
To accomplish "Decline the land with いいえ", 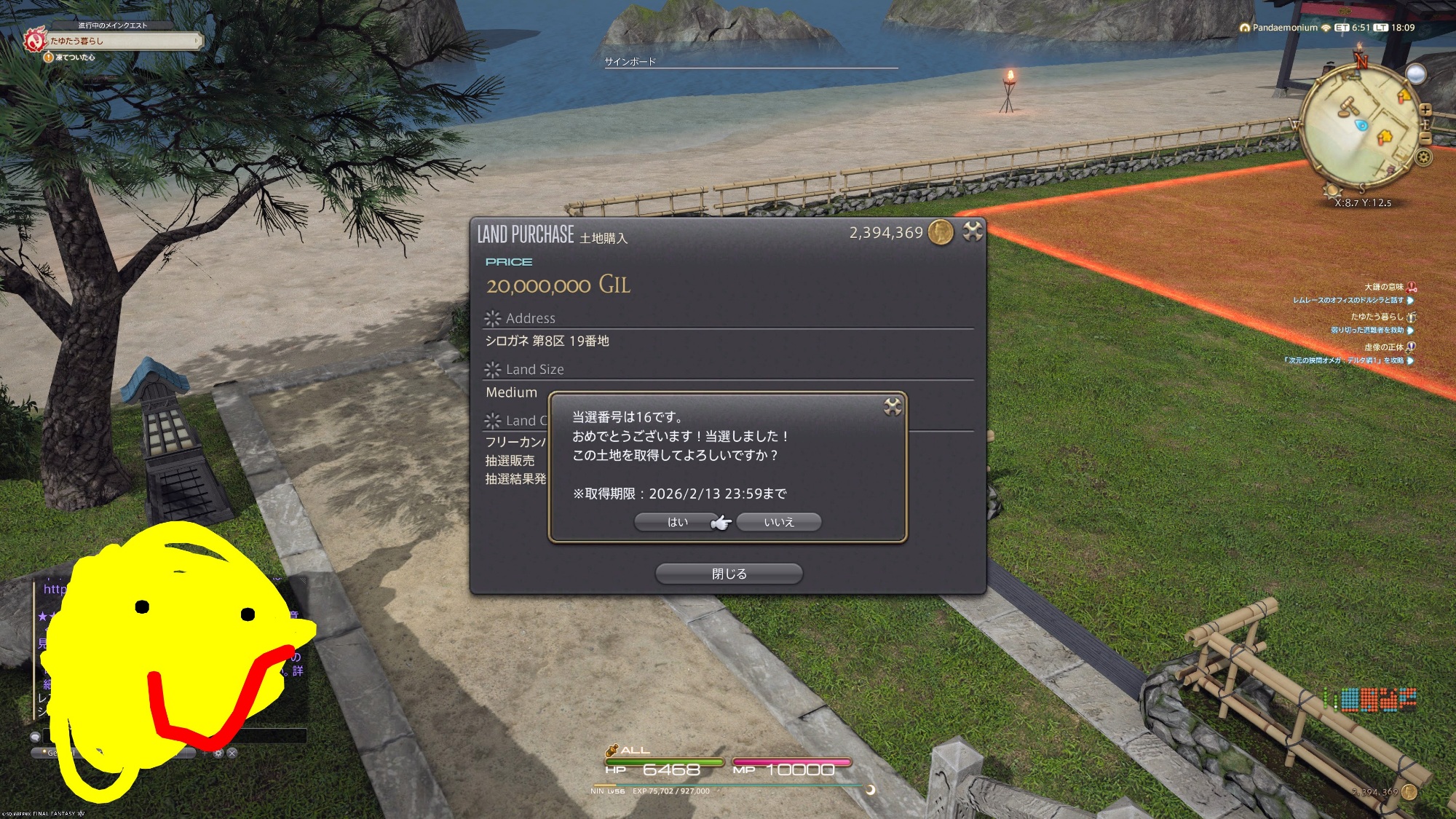I will [x=778, y=522].
